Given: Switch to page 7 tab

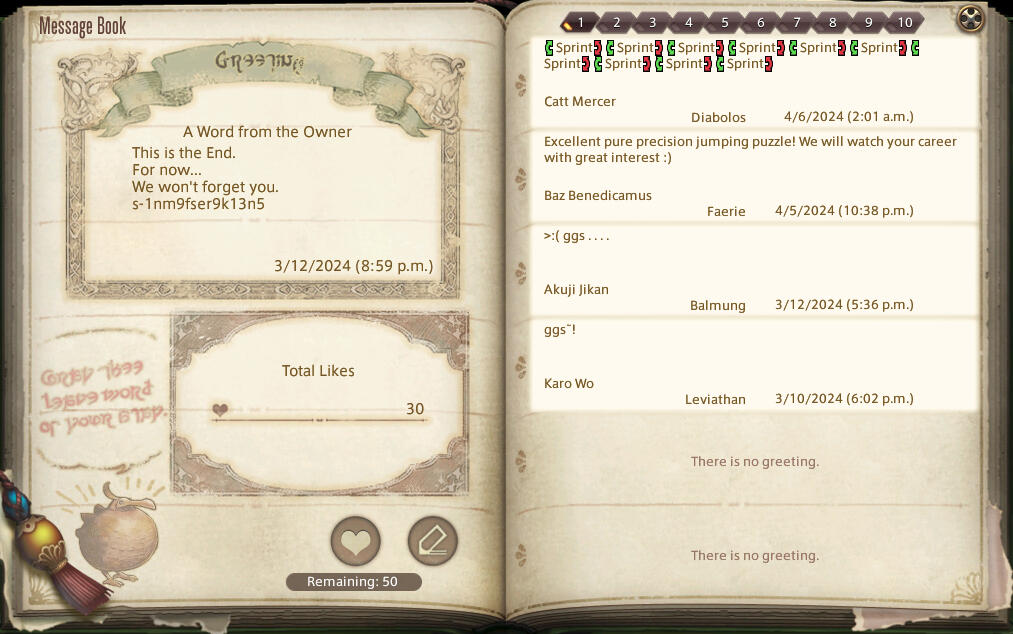Looking at the screenshot, I should tap(796, 22).
